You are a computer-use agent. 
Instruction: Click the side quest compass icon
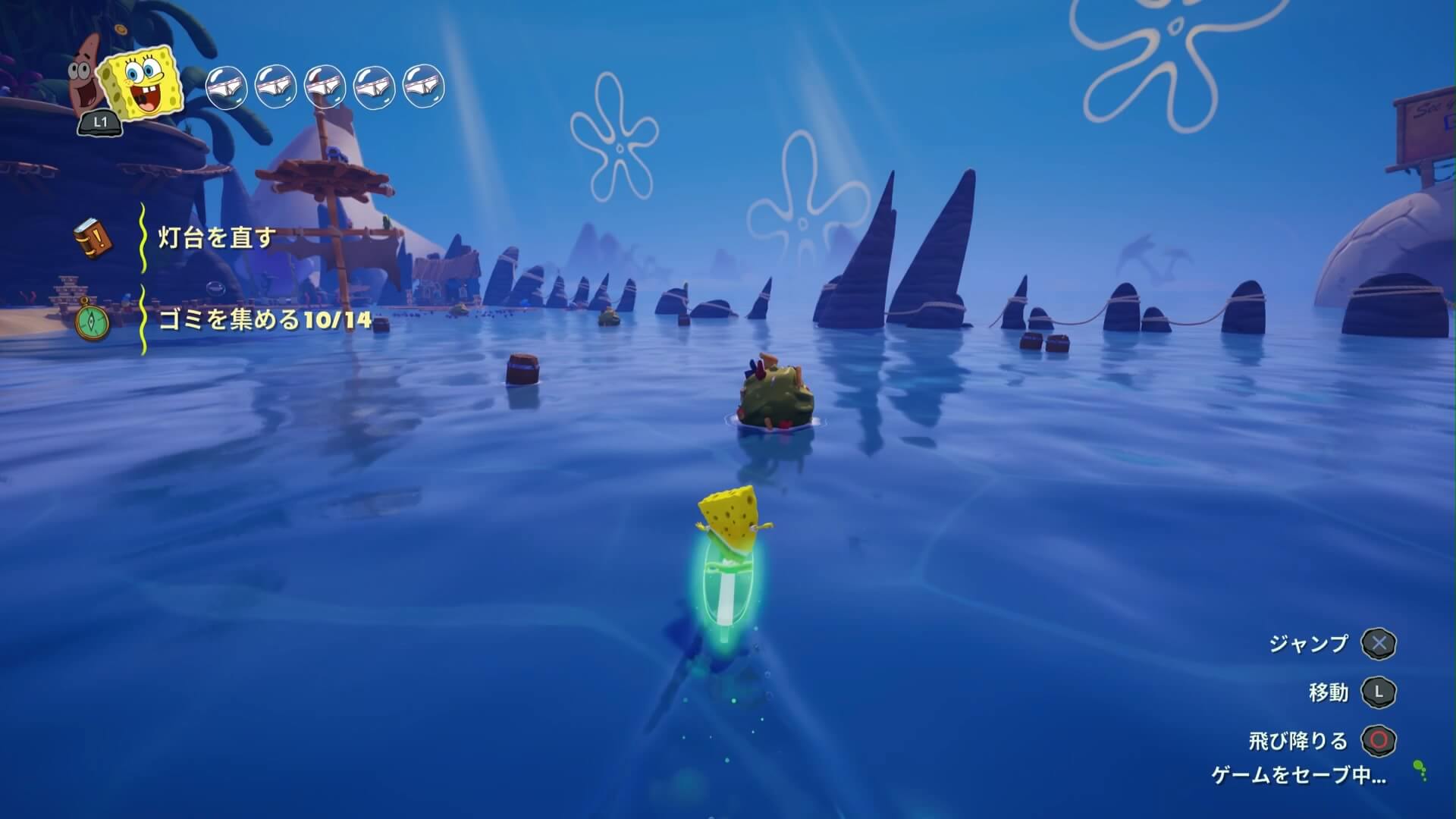pos(94,322)
